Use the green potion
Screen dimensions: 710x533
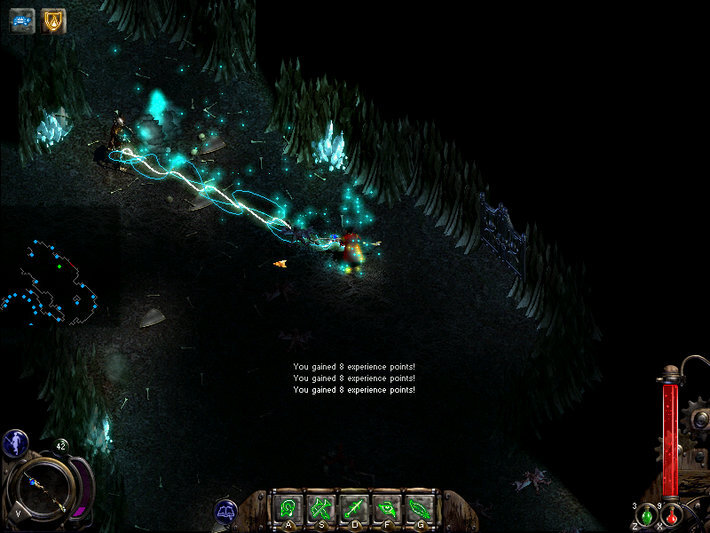click(647, 515)
